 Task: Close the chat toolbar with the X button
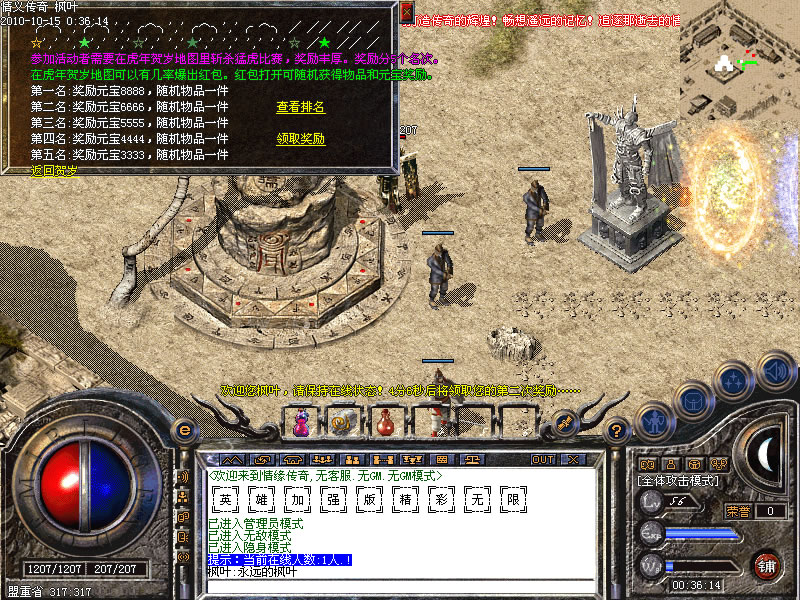point(573,460)
